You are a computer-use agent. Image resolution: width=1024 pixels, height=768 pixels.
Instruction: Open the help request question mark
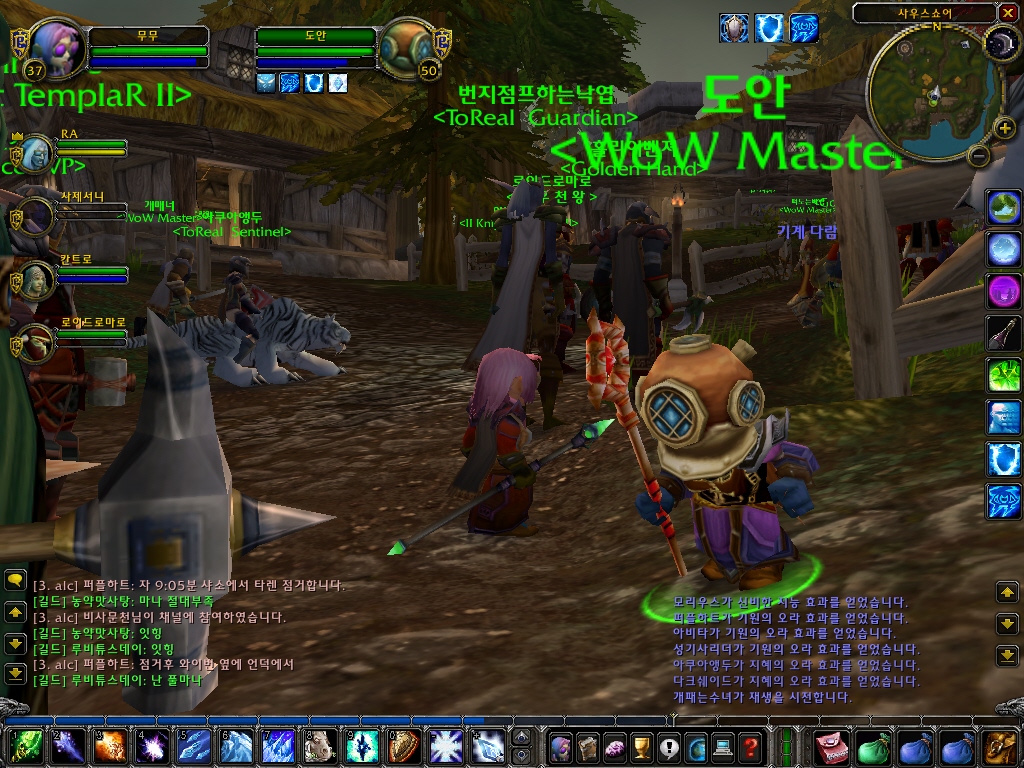tap(750, 746)
